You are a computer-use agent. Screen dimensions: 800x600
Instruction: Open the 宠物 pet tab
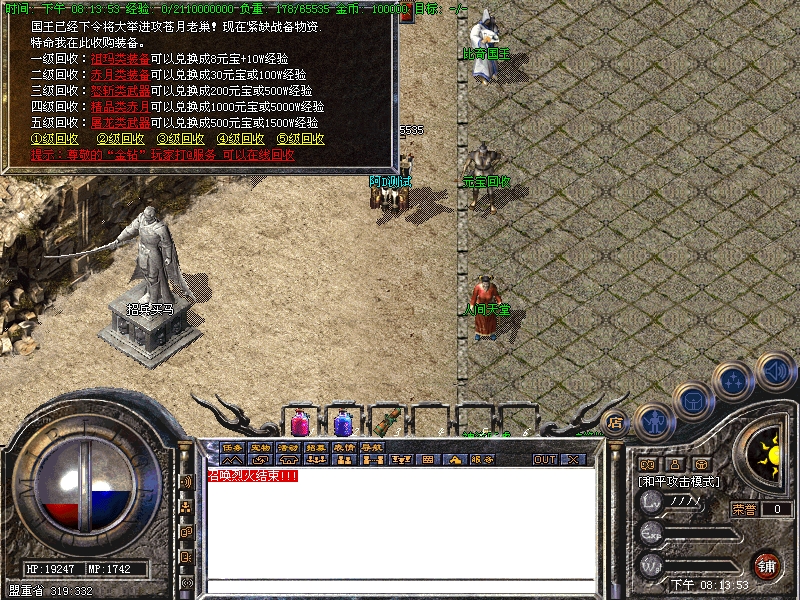(x=260, y=447)
